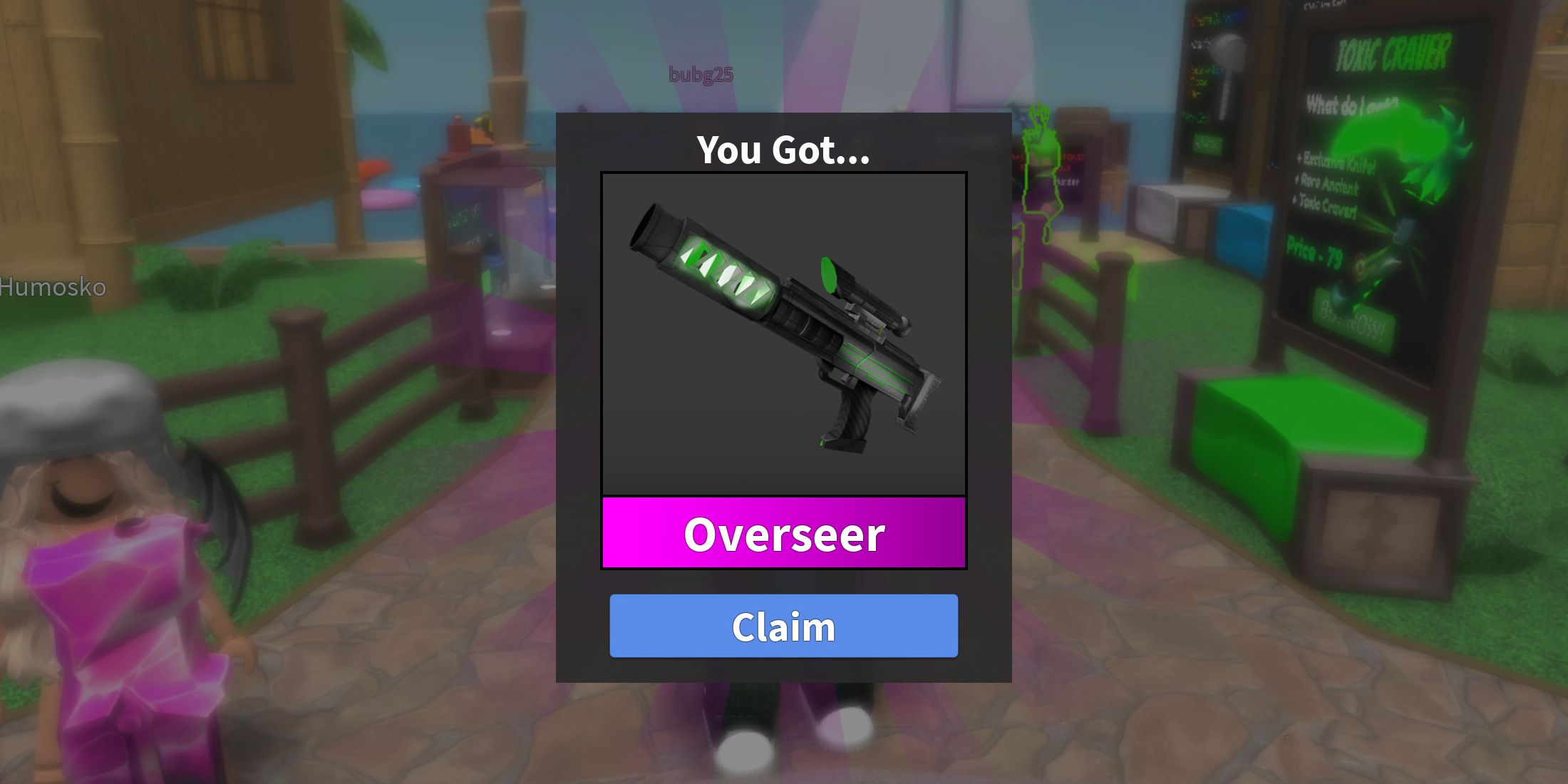This screenshot has height=784, width=1568.
Task: Click the Claim button
Action: 783,626
